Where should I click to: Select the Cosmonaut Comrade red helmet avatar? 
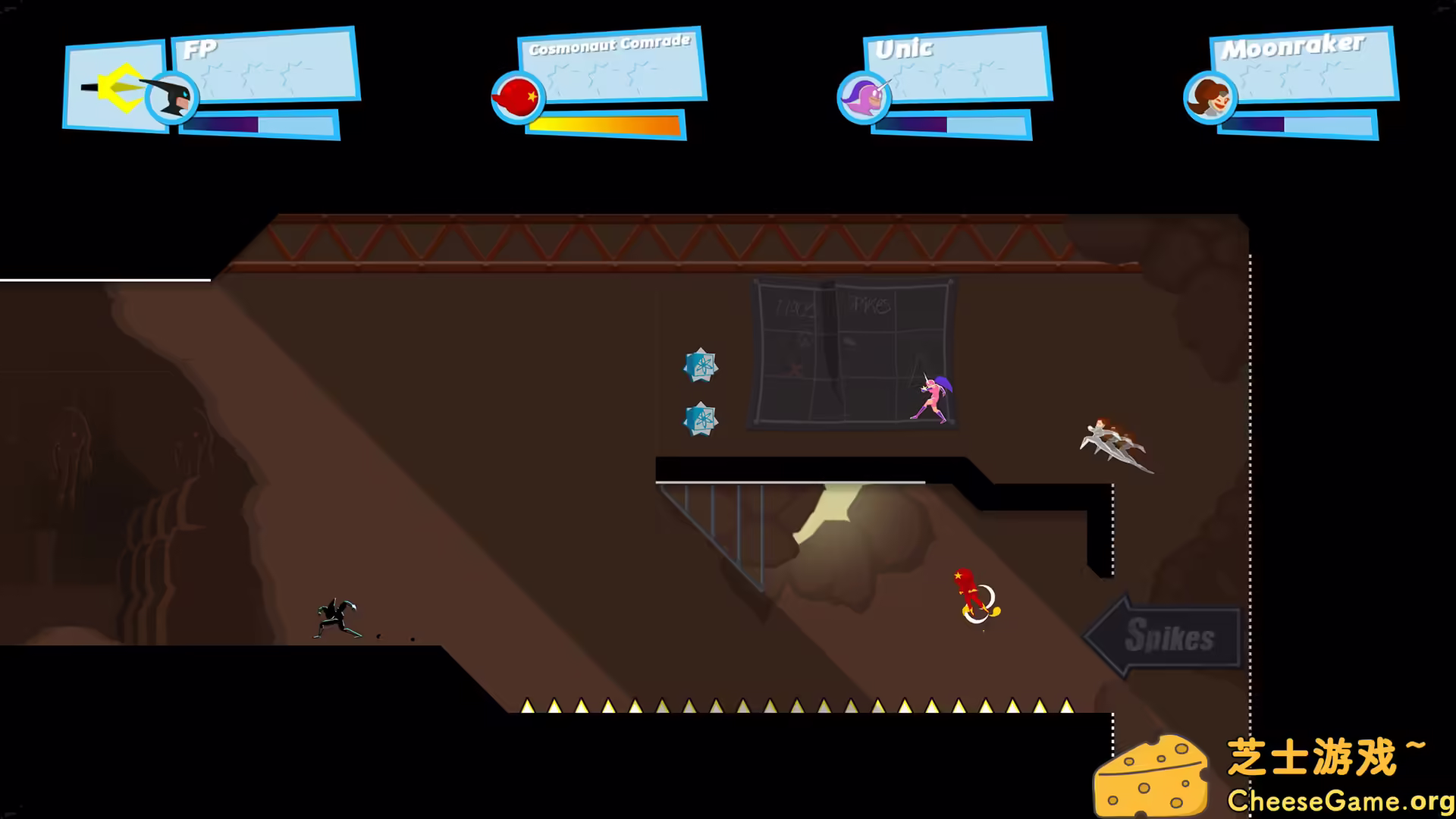pos(518,99)
